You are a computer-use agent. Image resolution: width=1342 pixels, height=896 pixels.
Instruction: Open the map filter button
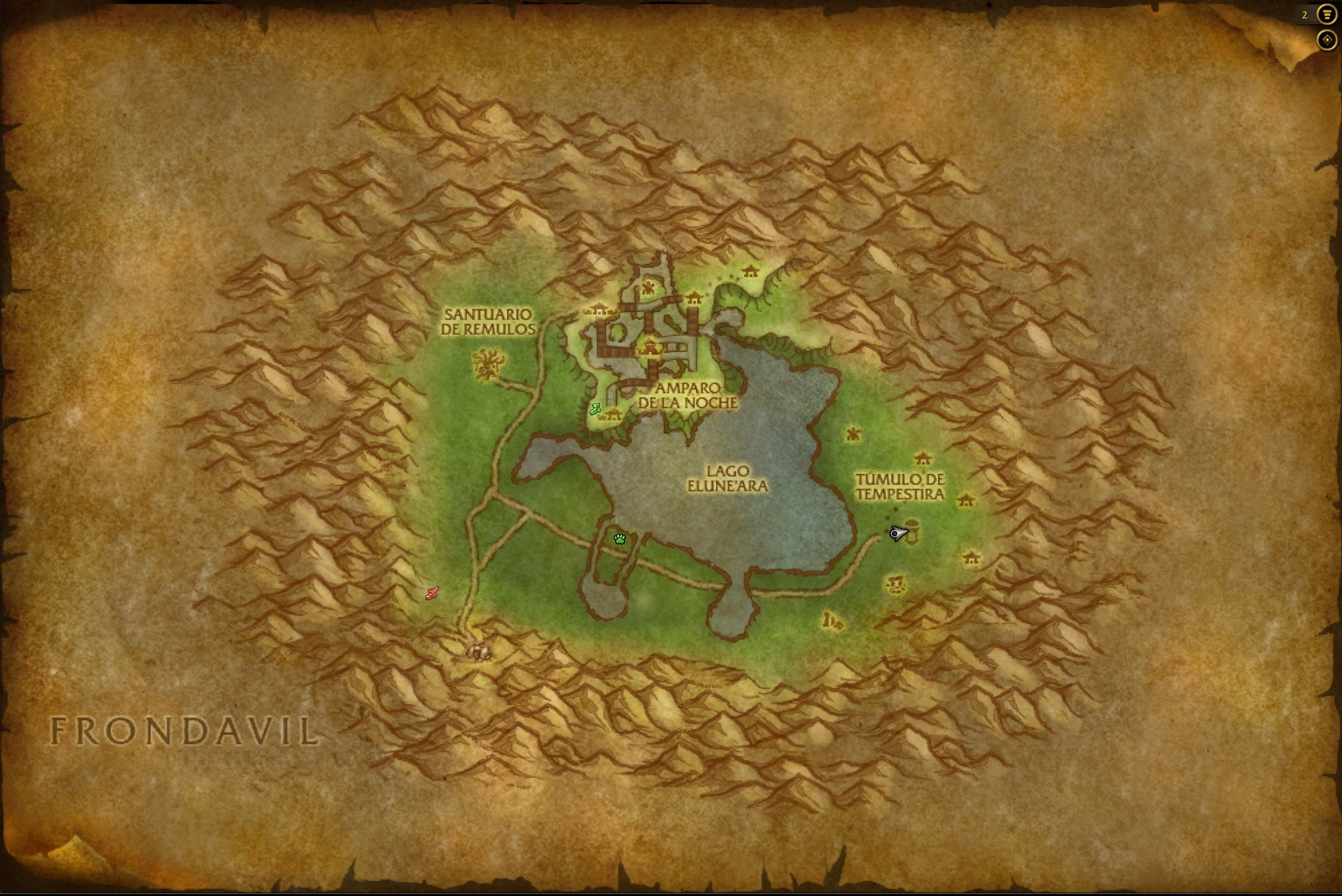pyautogui.click(x=1326, y=15)
